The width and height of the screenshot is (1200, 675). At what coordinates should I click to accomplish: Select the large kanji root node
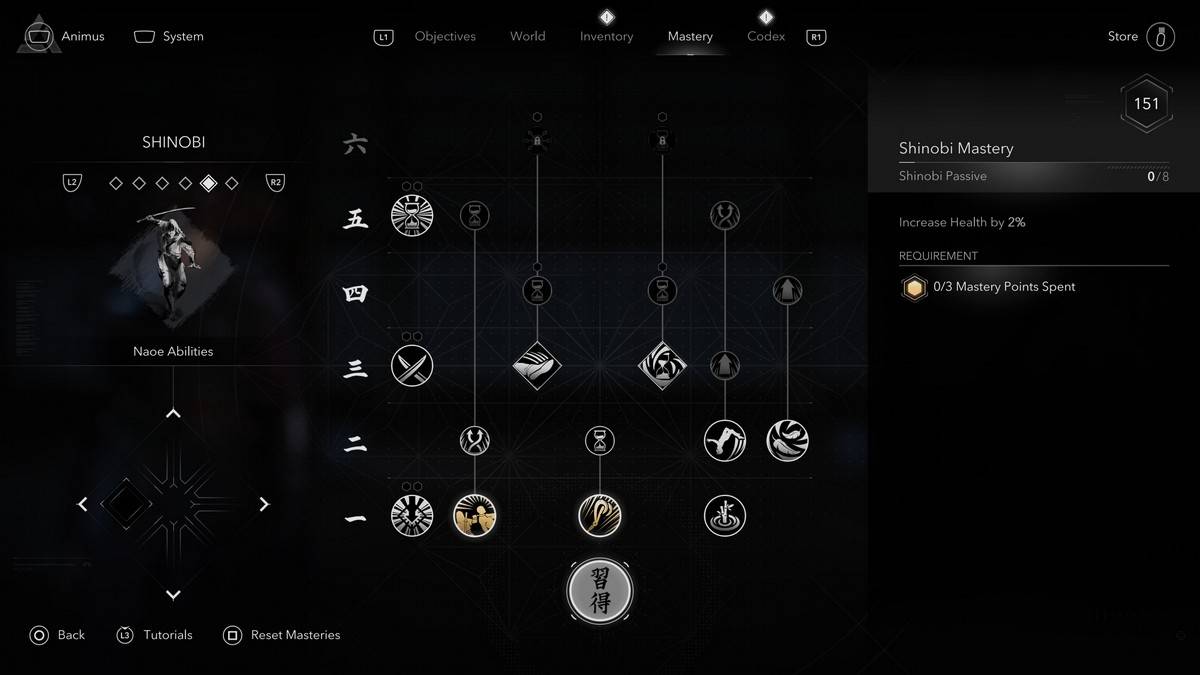tap(600, 591)
